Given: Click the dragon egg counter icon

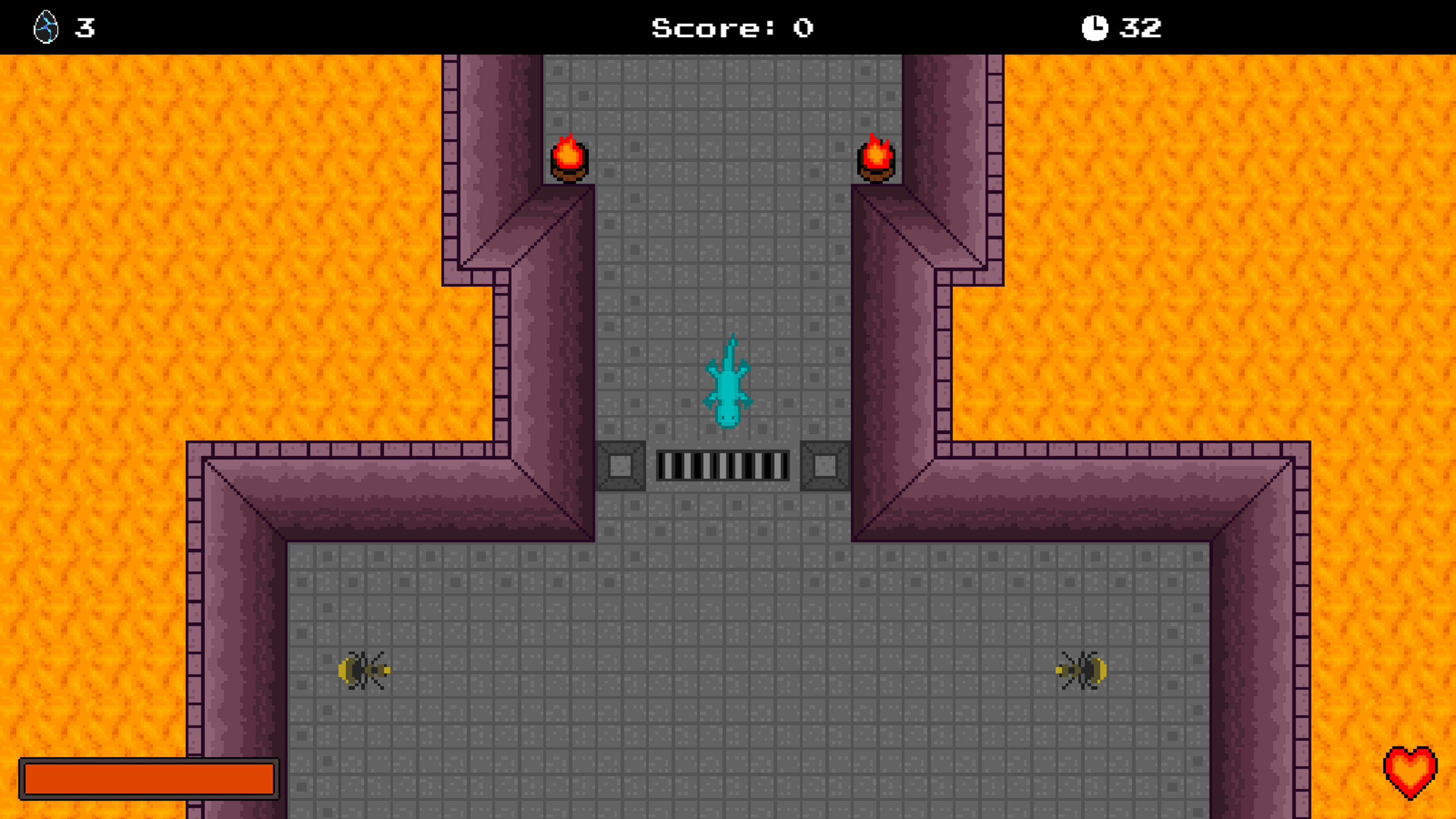Looking at the screenshot, I should (46, 27).
